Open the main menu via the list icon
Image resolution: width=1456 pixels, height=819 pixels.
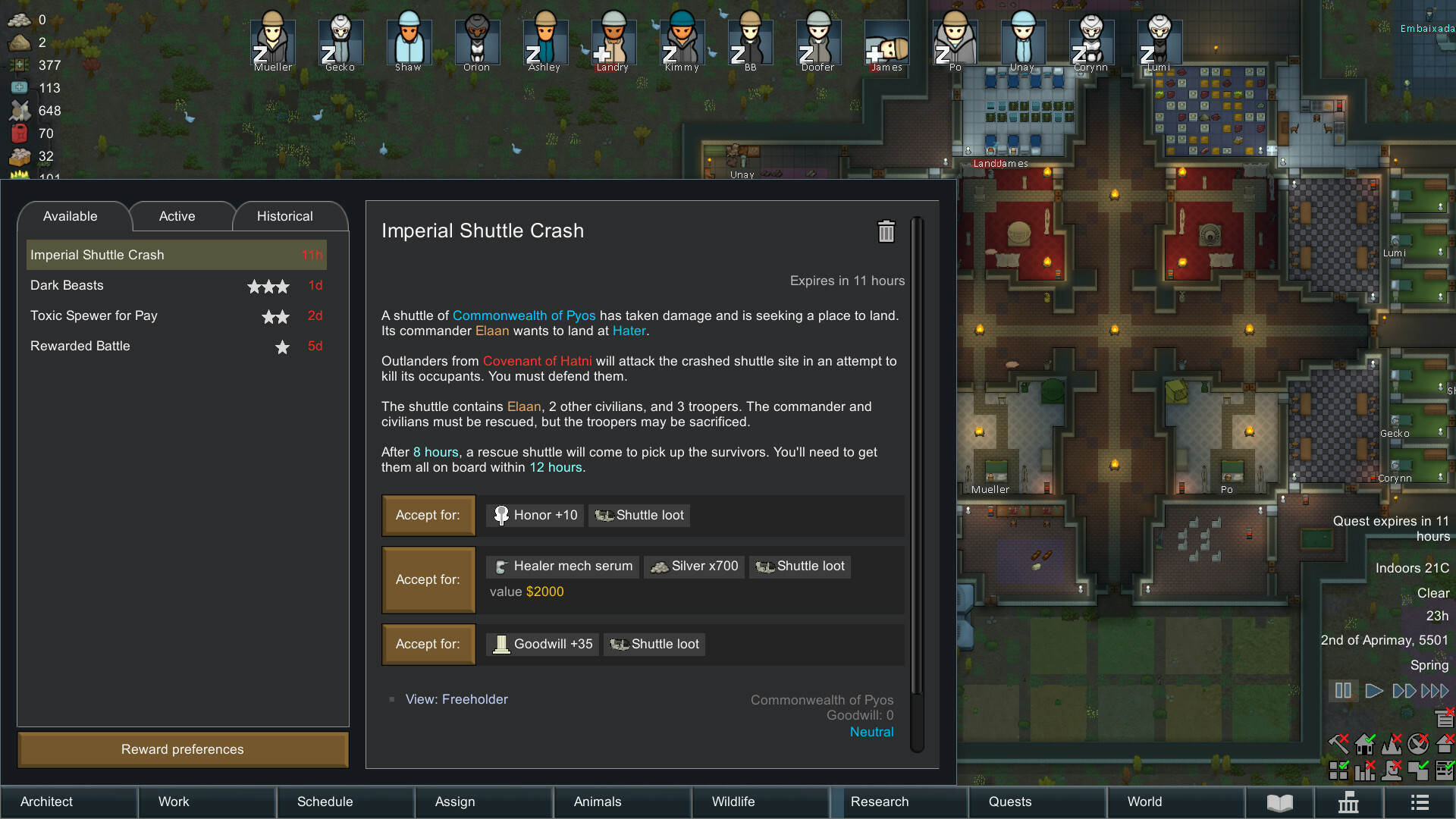pos(1418,802)
